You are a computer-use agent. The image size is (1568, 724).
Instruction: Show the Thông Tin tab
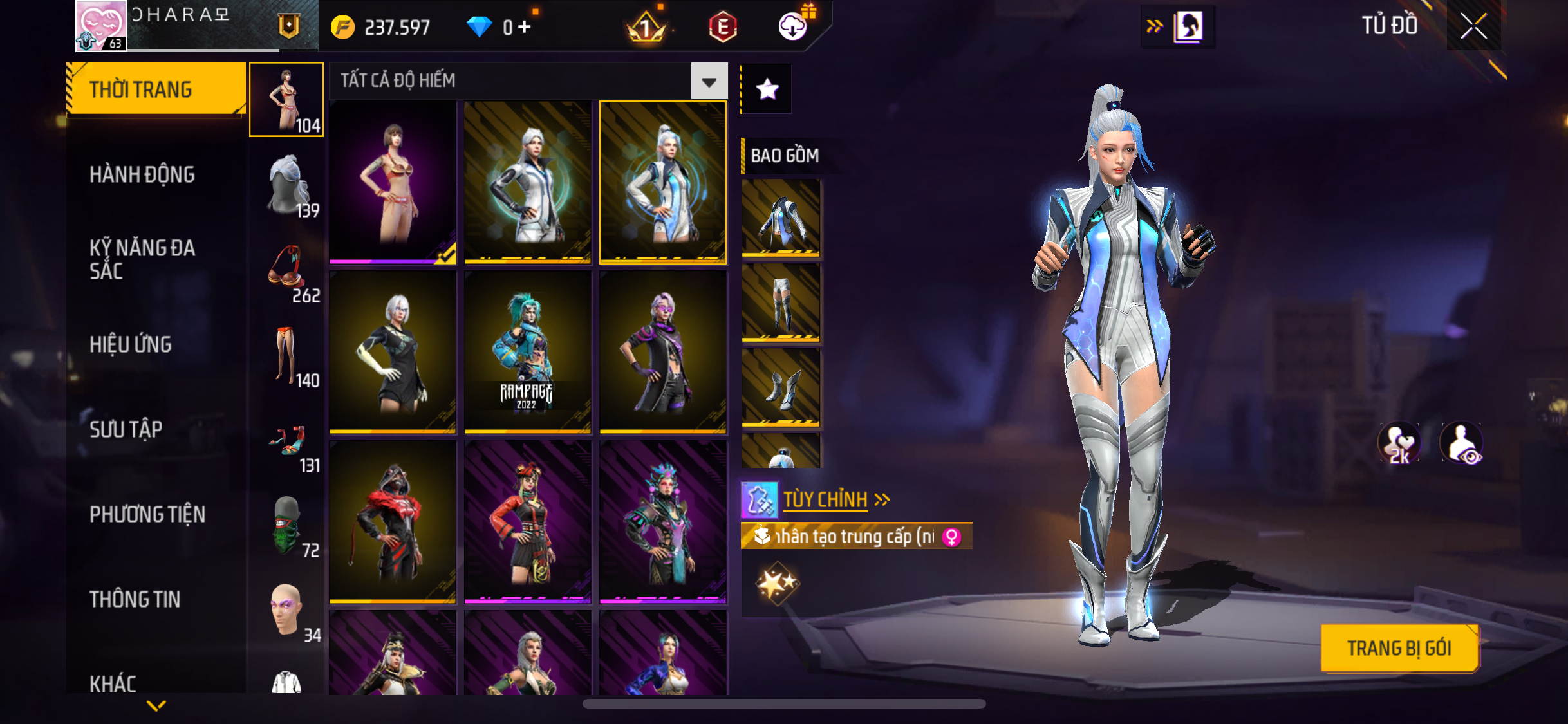tap(135, 599)
